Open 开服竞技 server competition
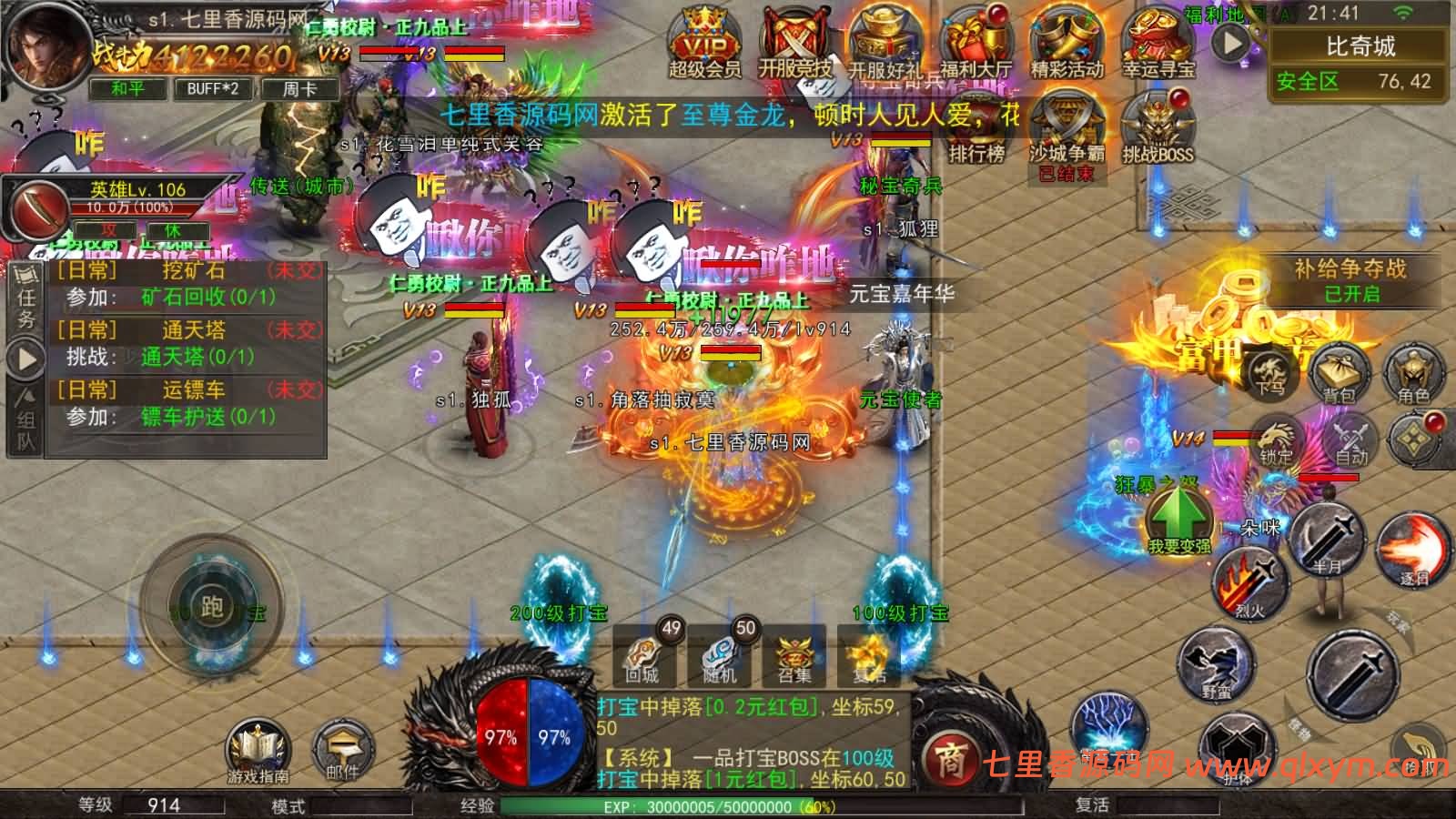1456x819 pixels. click(x=794, y=44)
